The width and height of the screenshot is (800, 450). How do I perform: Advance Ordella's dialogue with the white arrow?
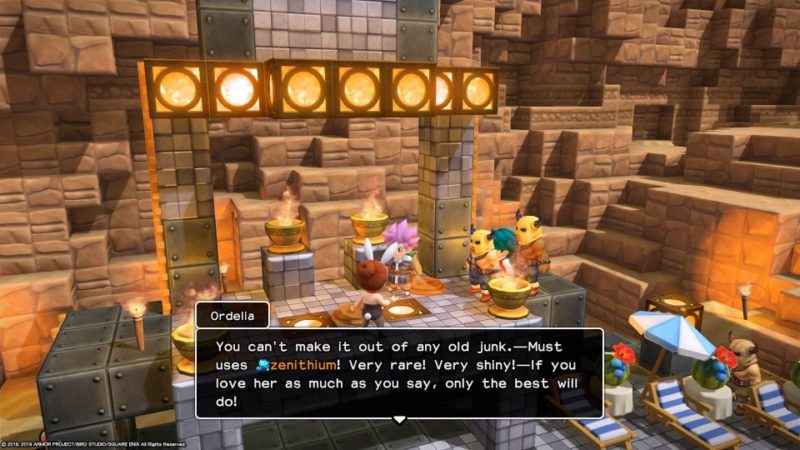pyautogui.click(x=399, y=420)
